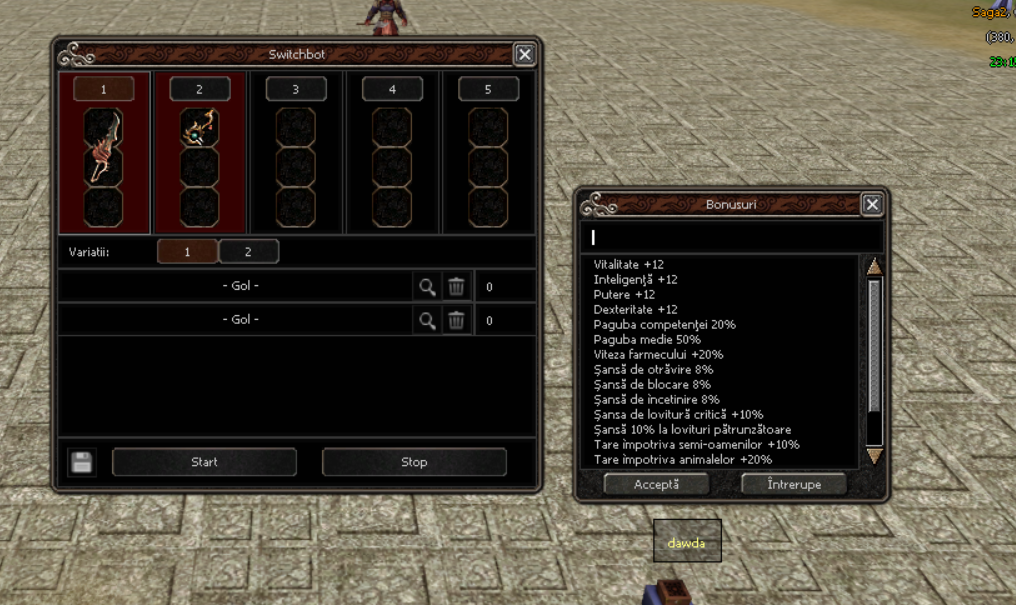Switch to slot tab 2

click(200, 90)
